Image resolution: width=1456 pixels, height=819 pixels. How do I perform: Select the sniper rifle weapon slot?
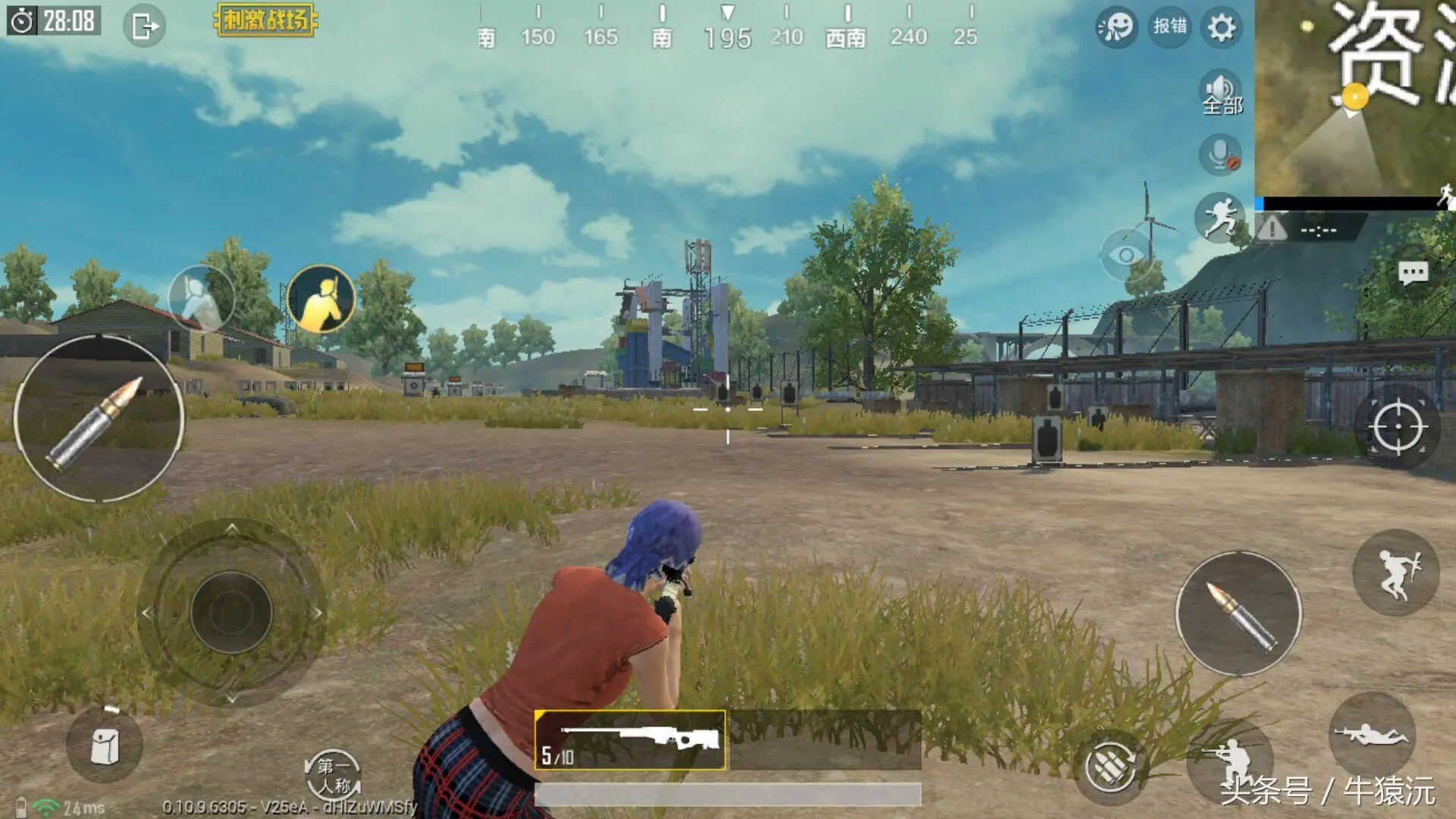click(x=630, y=740)
